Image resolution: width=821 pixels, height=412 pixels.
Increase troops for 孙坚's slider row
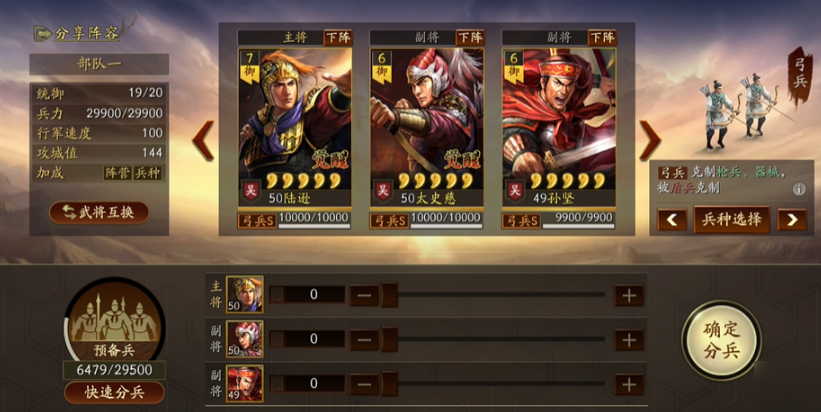tap(628, 383)
